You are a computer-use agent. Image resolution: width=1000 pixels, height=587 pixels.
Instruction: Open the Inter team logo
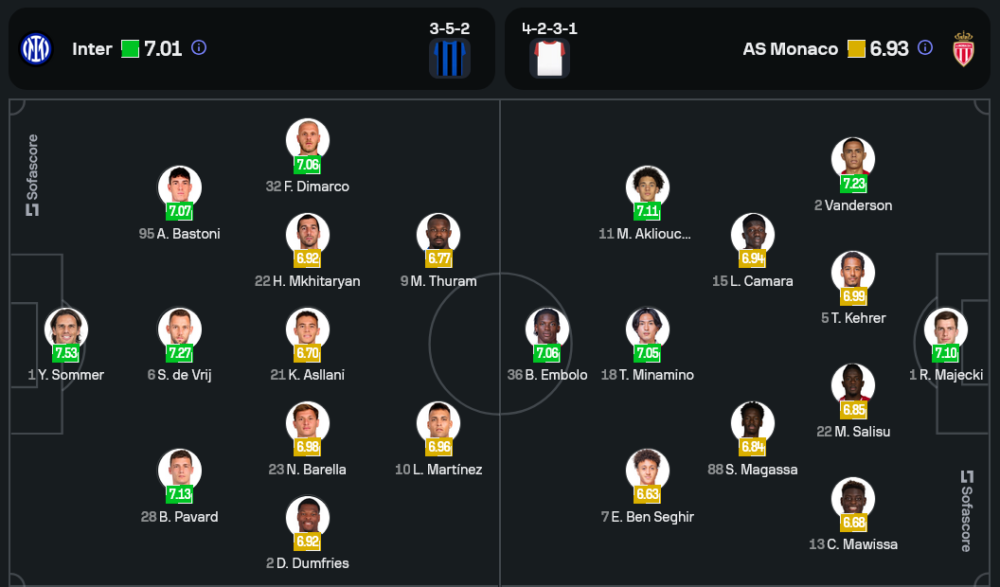tap(36, 48)
